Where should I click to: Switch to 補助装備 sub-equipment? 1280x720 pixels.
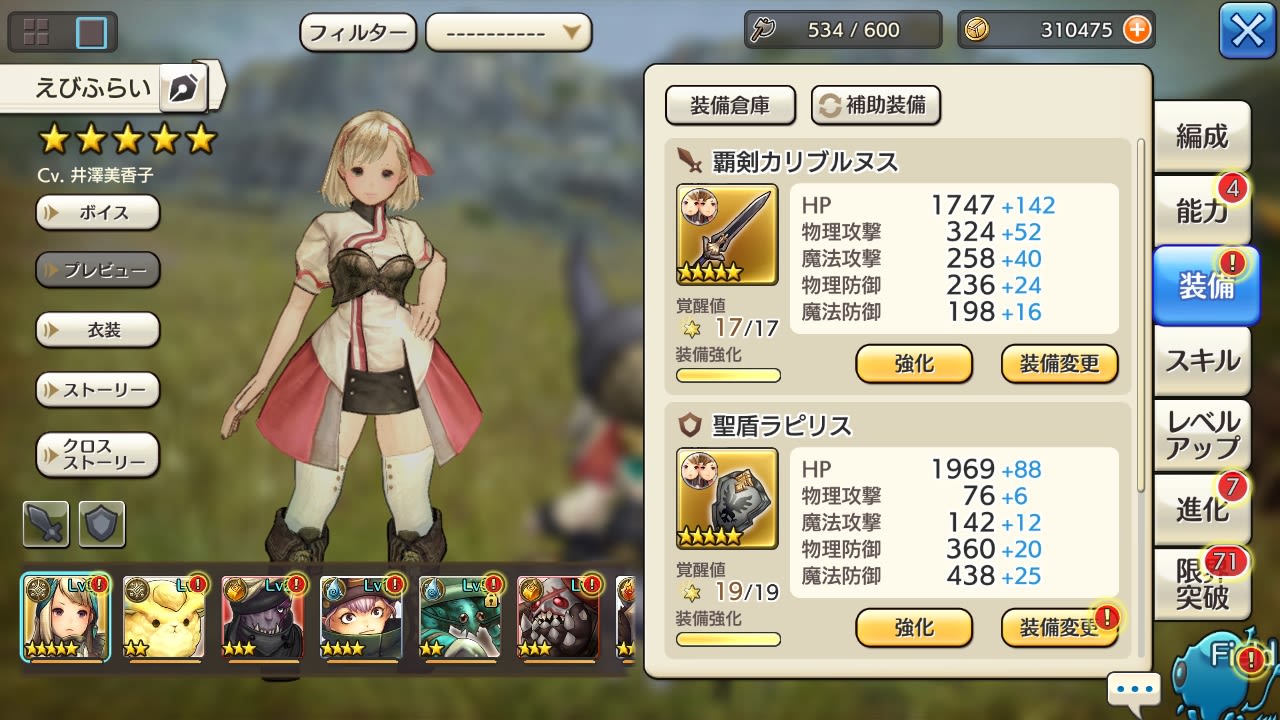point(875,105)
